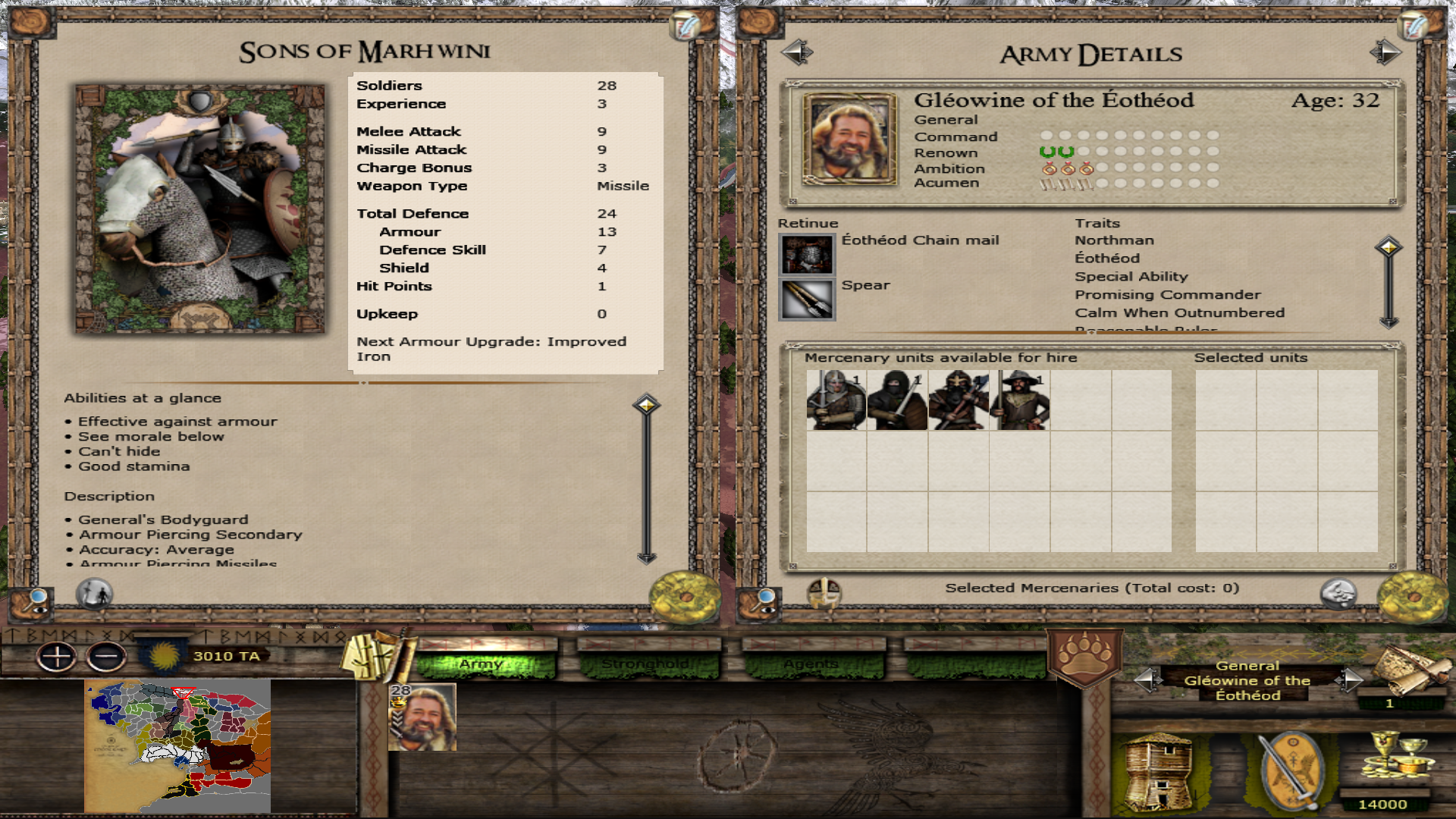Viewport: 1456px width, 819px height.
Task: Inspect the Éothéod Chain mail retinue icon
Action: point(807,254)
